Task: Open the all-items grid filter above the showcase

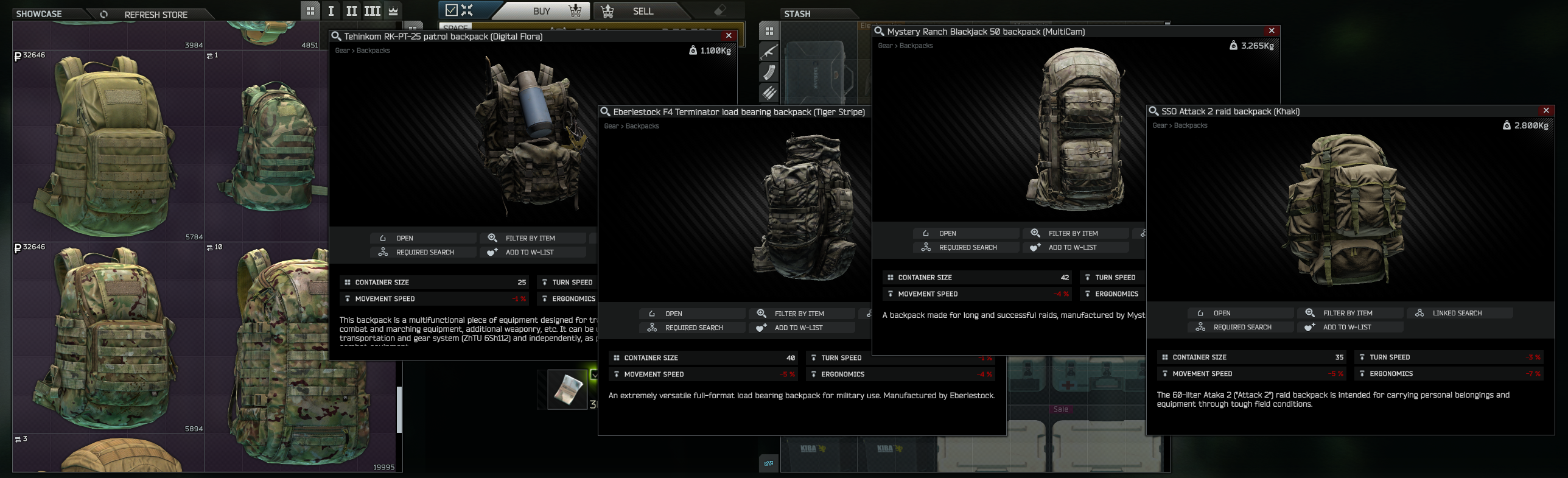Action: (x=310, y=10)
